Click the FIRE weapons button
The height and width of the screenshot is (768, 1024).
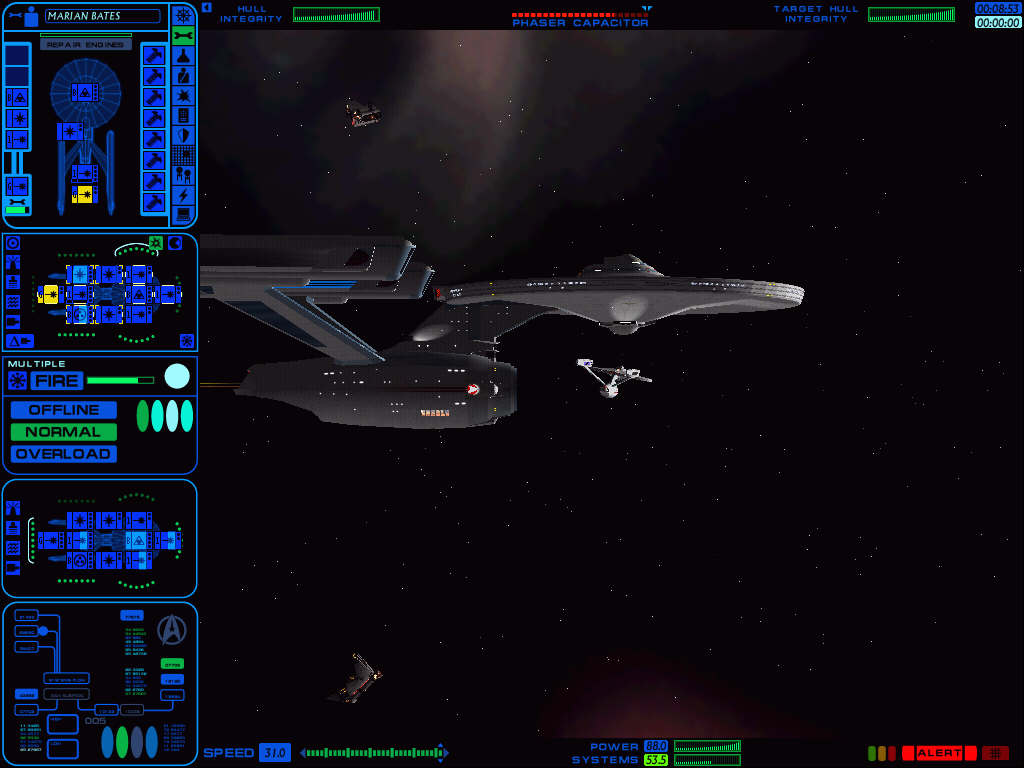click(x=56, y=380)
